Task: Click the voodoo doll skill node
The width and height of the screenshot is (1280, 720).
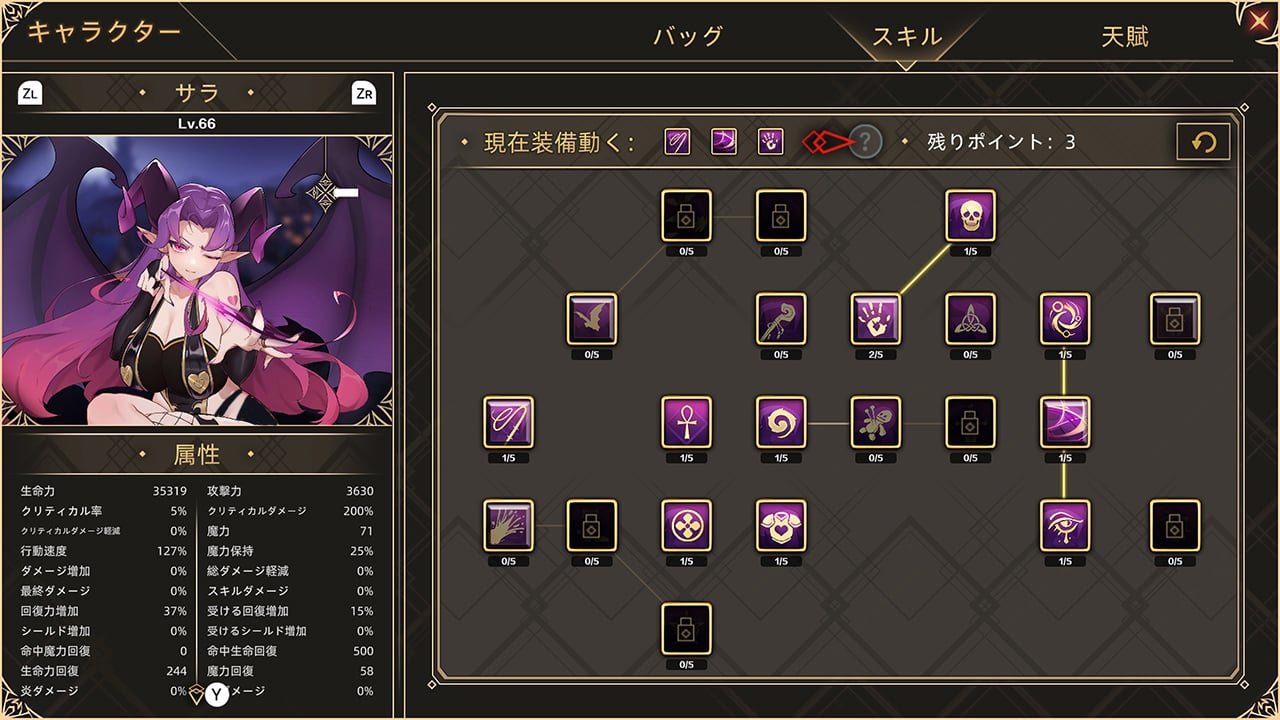Action: pos(875,424)
